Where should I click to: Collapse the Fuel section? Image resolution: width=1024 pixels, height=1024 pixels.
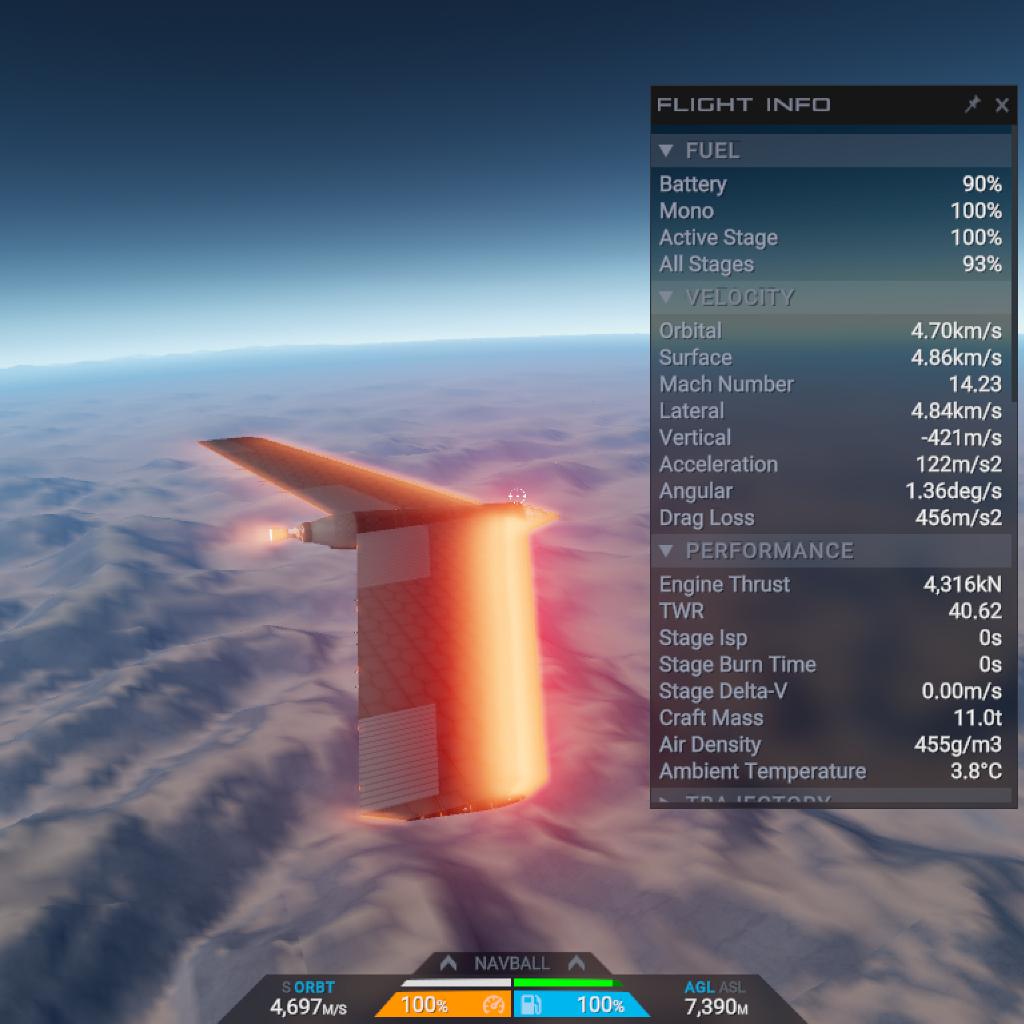[667, 151]
